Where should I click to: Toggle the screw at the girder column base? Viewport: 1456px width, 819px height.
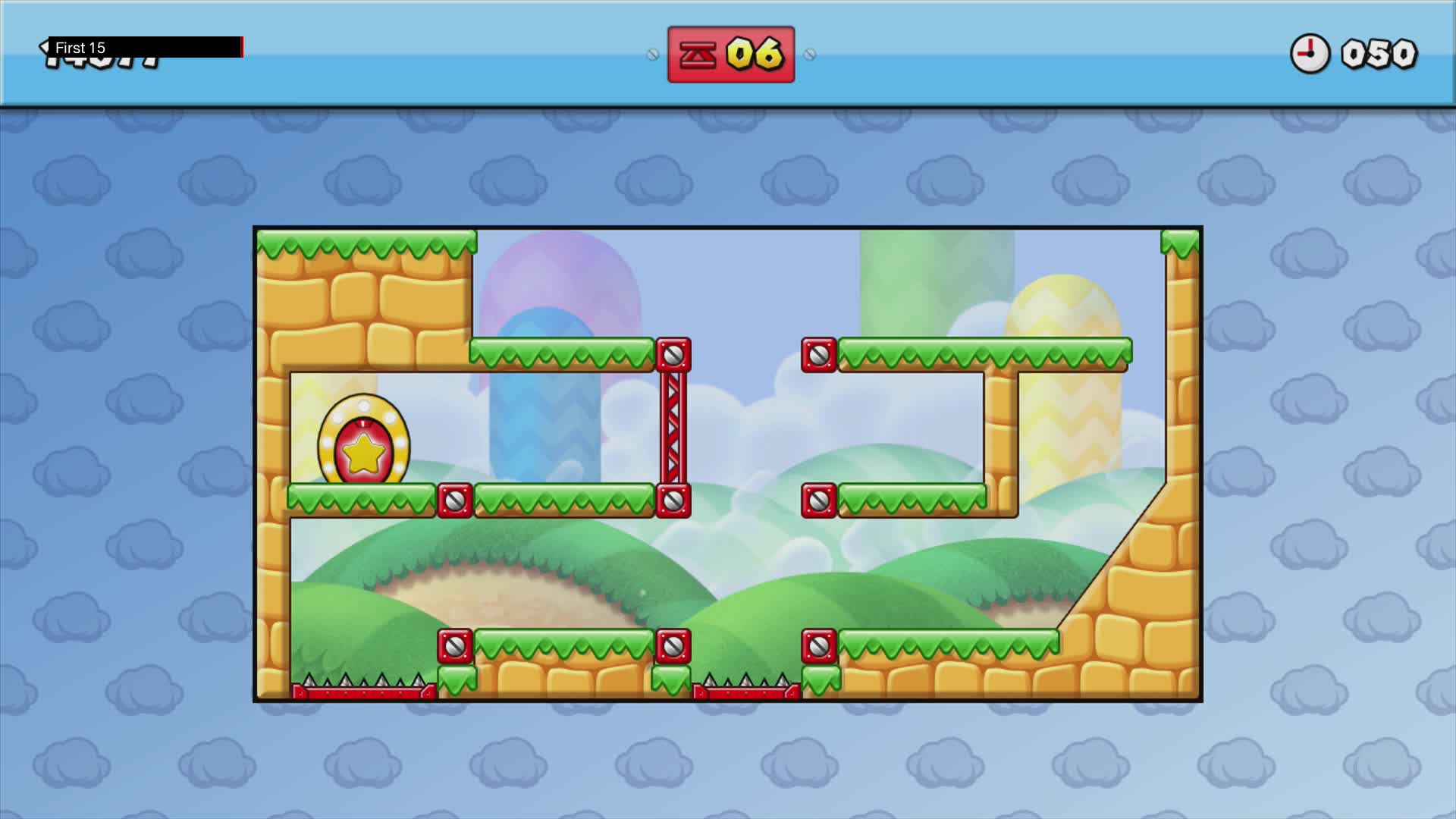[x=674, y=500]
